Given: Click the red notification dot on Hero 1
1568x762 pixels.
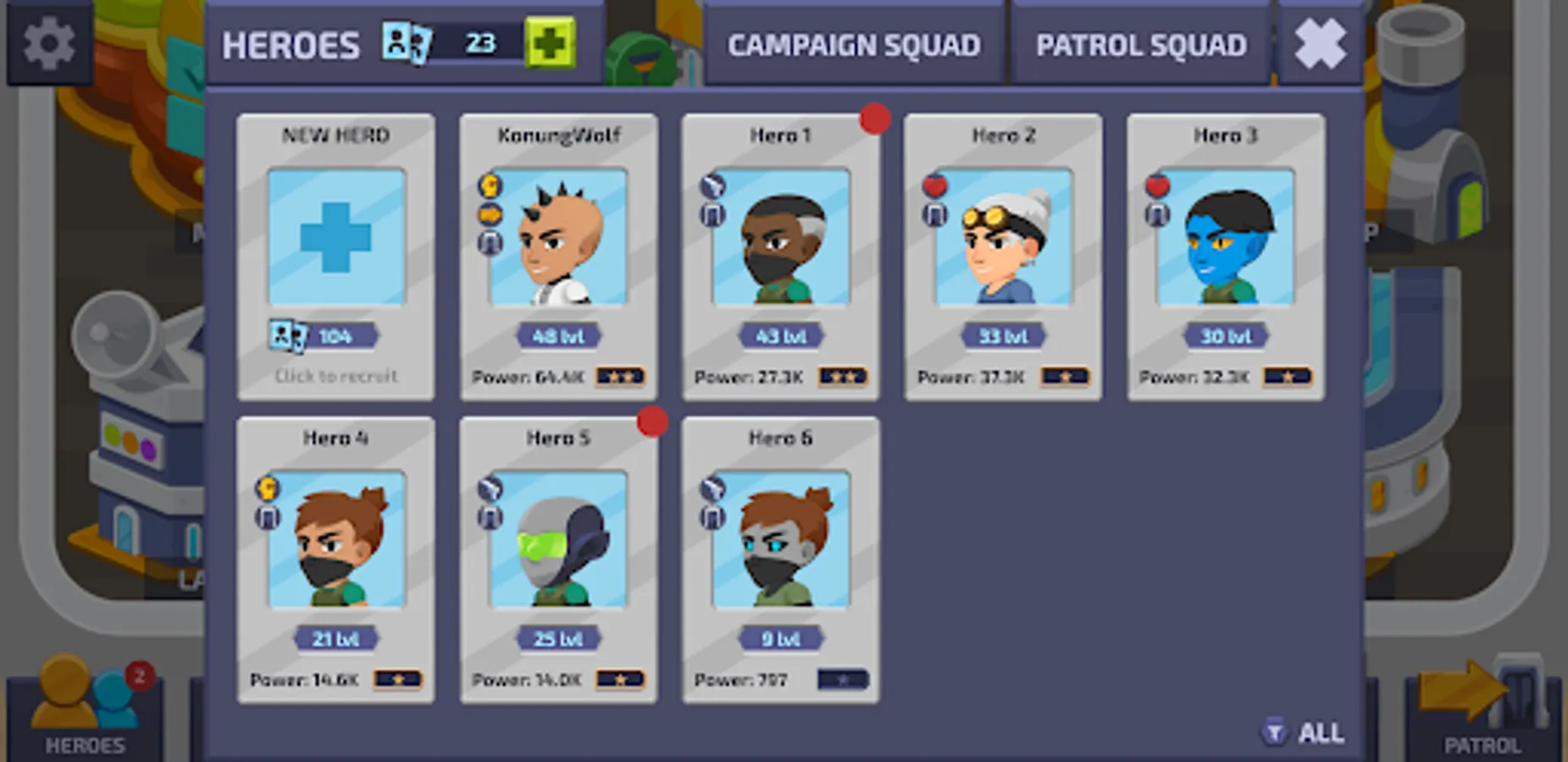Looking at the screenshot, I should [x=874, y=119].
